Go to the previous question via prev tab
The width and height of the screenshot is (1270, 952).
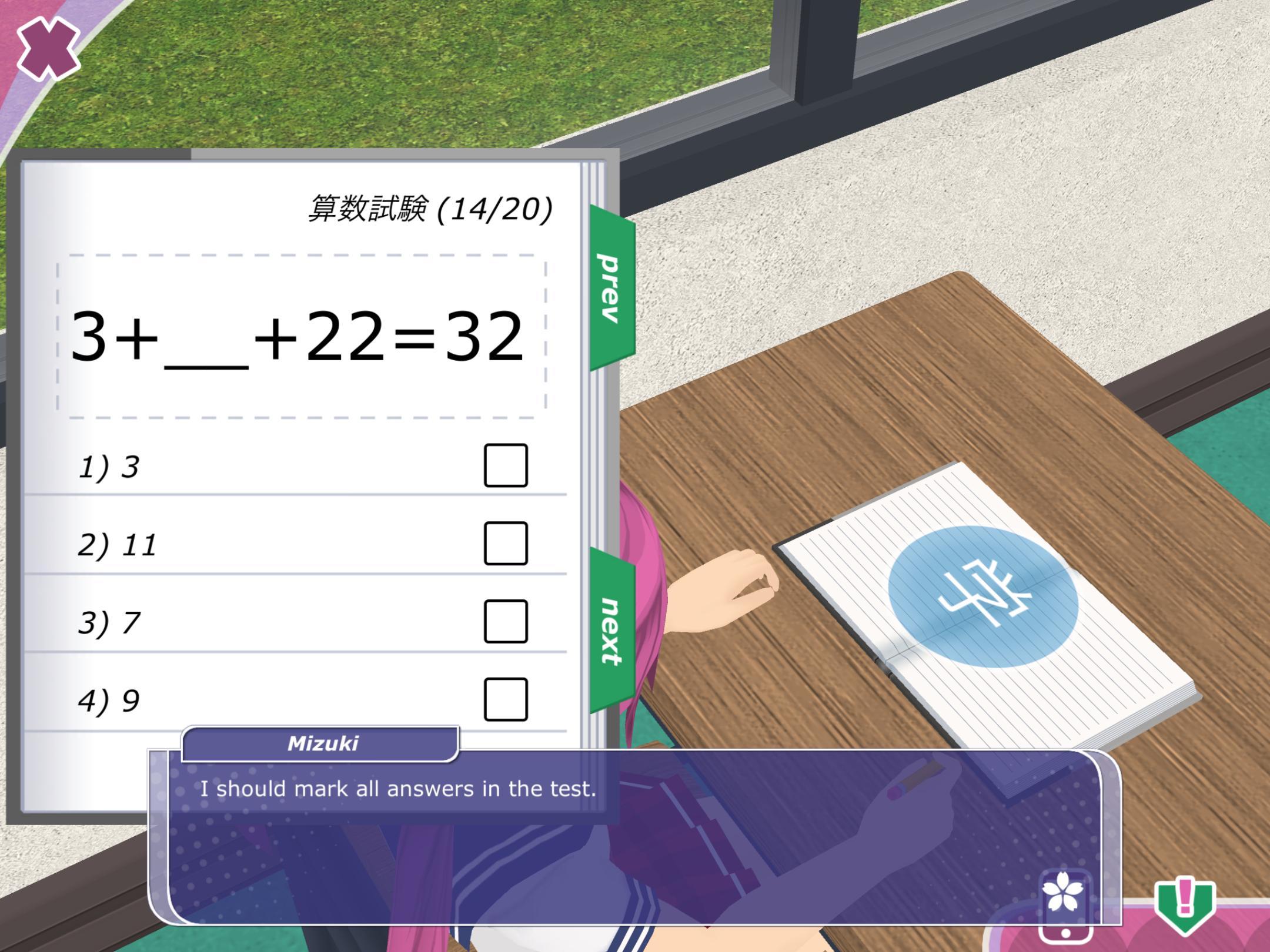pos(611,288)
